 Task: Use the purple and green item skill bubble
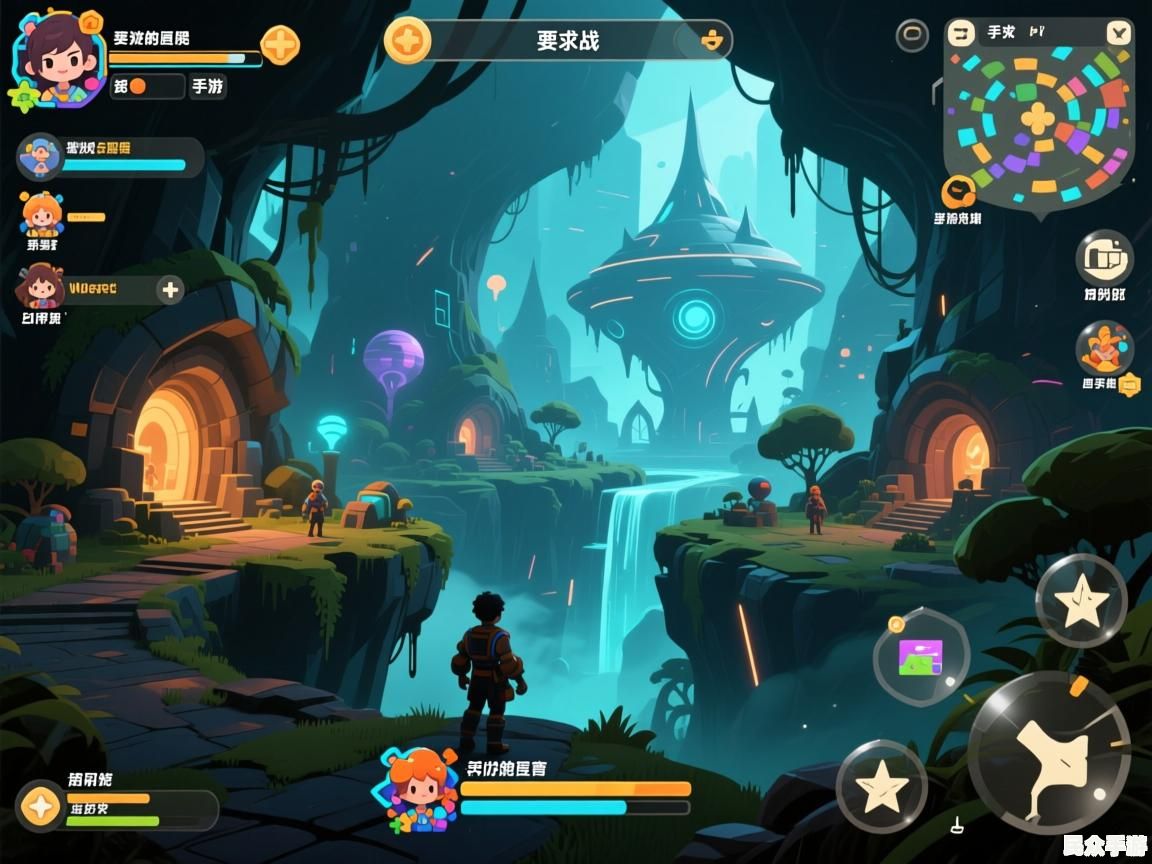coord(921,658)
